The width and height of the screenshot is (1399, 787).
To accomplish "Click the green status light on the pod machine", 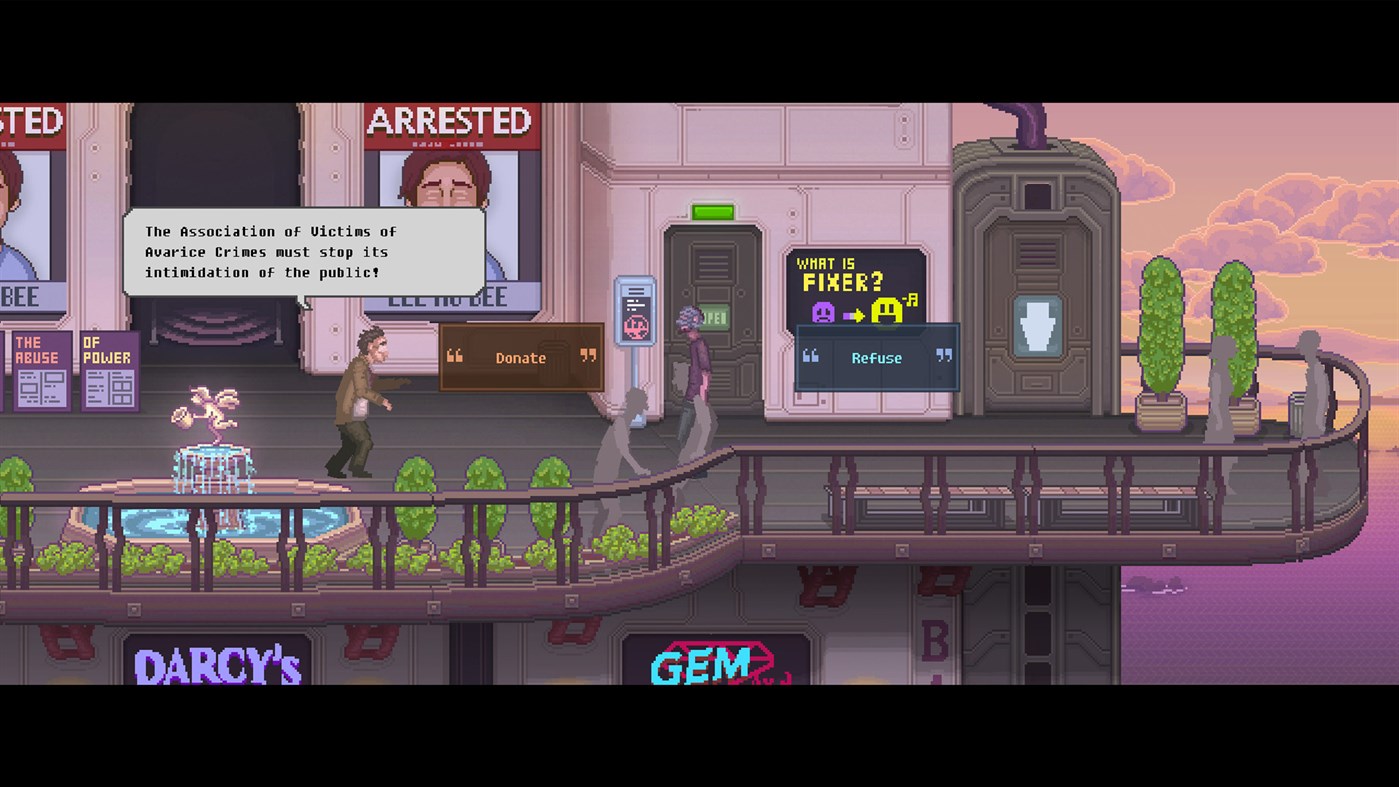I will (x=713, y=210).
